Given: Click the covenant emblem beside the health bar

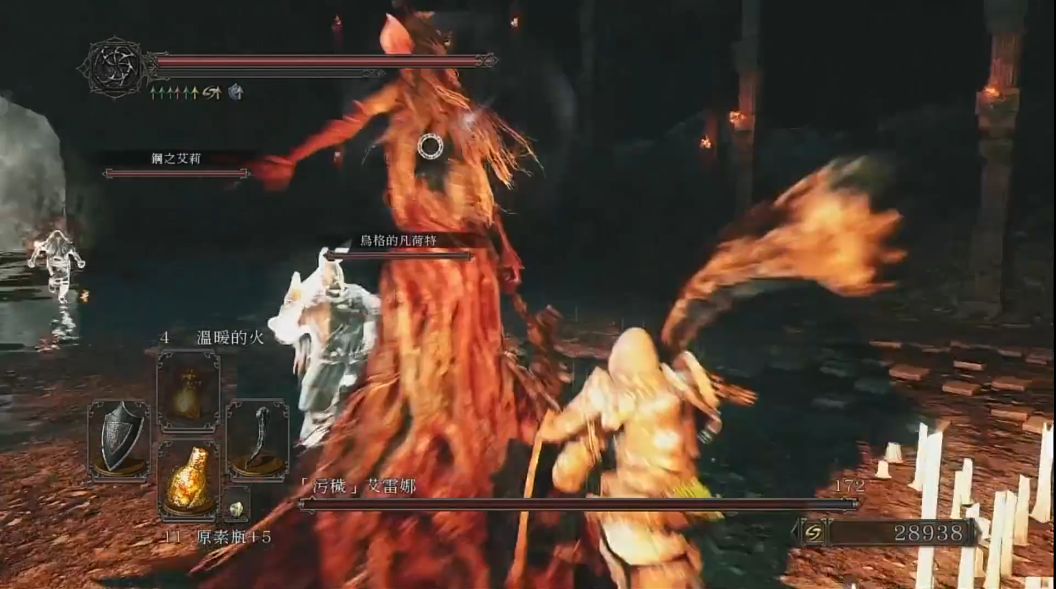Looking at the screenshot, I should (114, 67).
